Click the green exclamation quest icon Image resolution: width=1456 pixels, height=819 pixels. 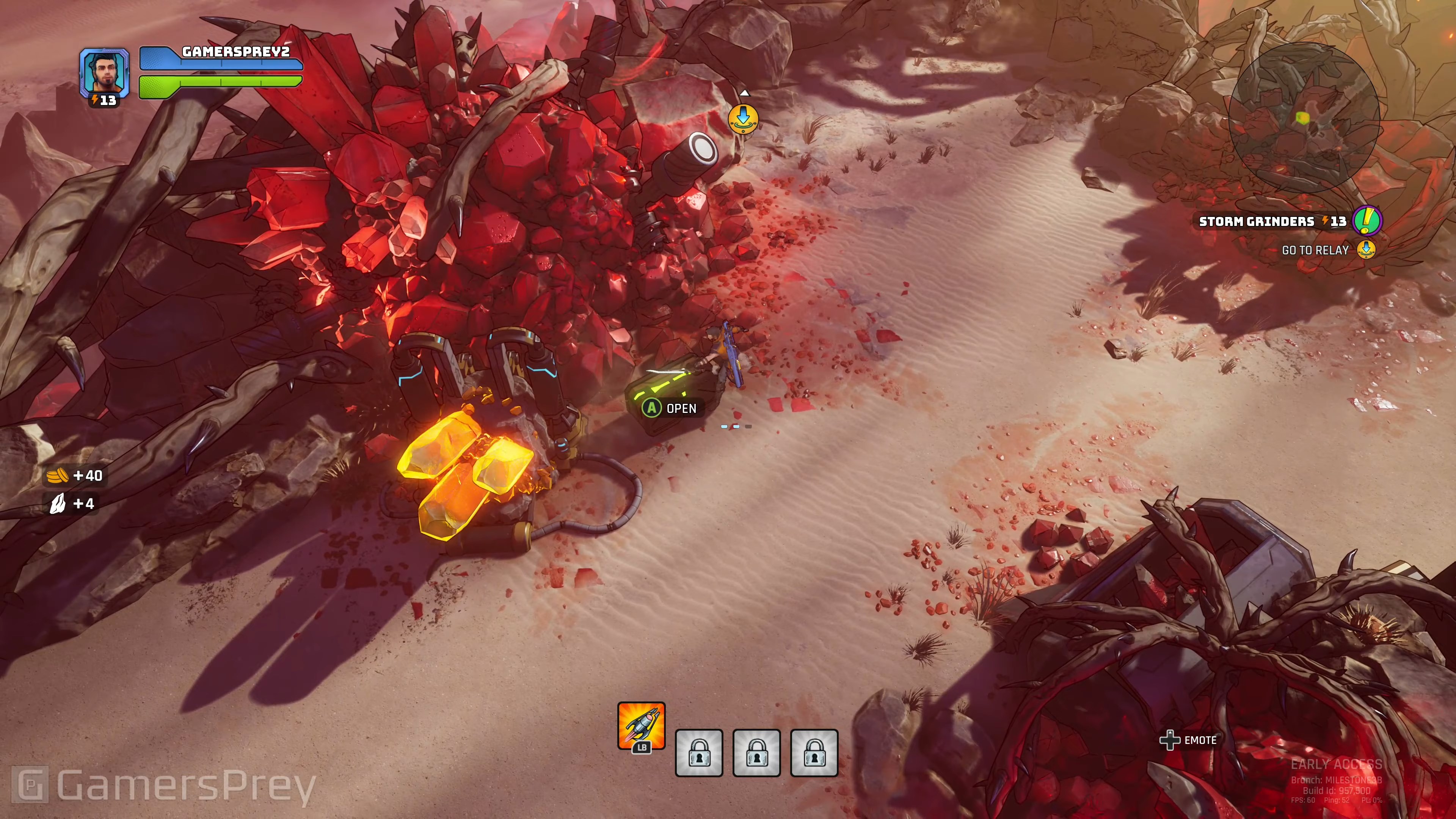tap(1367, 220)
